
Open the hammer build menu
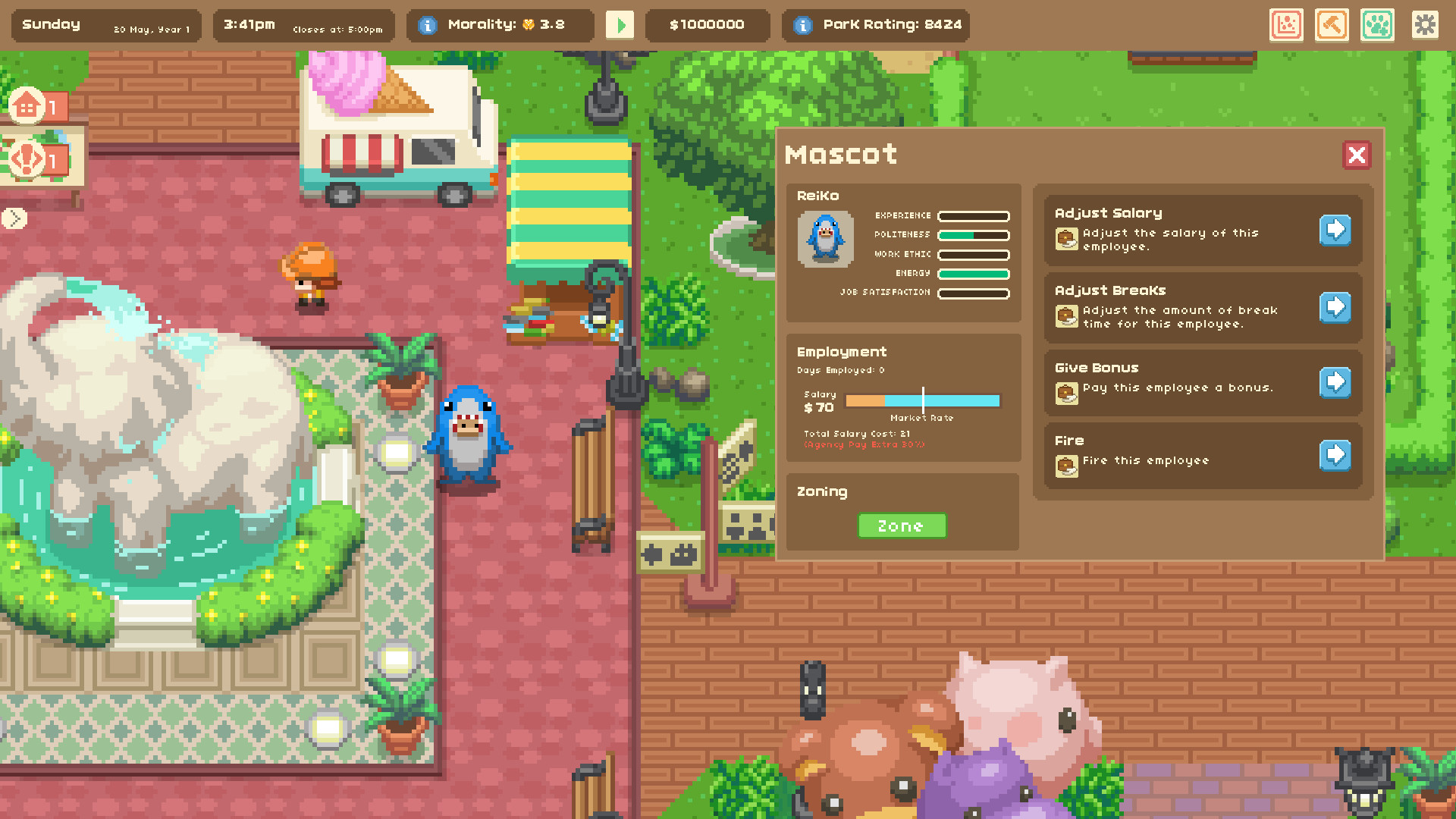tap(1332, 25)
